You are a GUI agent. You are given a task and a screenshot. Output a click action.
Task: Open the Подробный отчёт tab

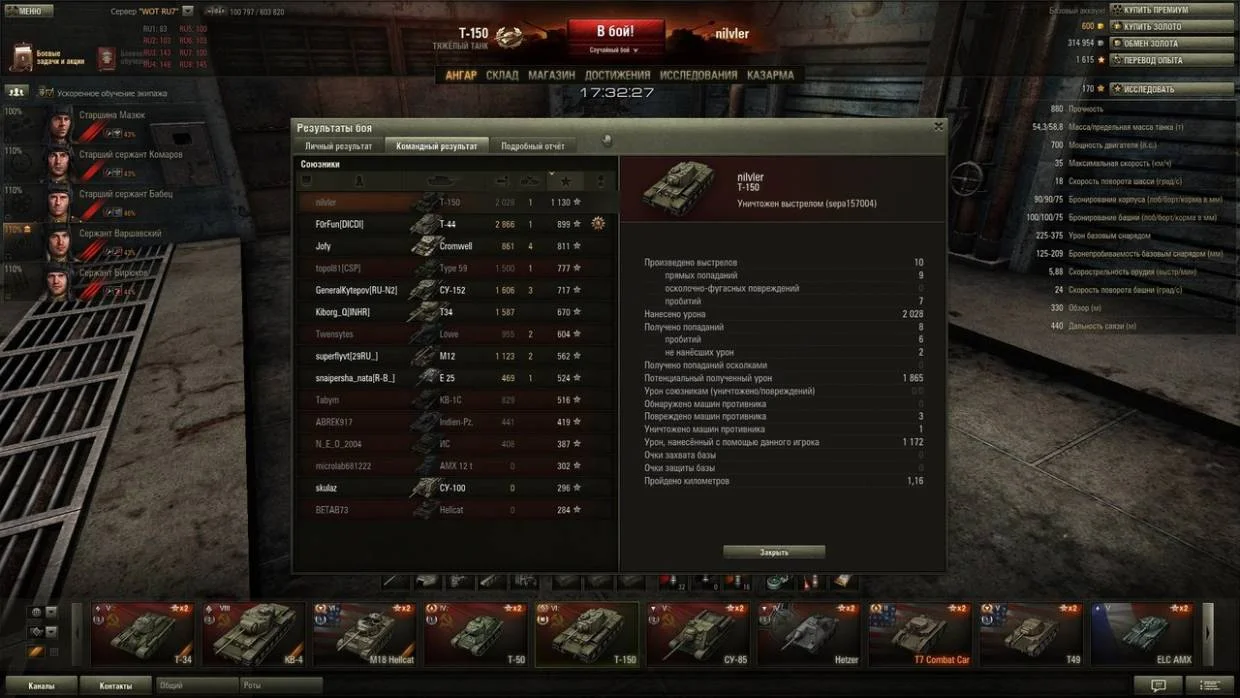click(x=533, y=146)
